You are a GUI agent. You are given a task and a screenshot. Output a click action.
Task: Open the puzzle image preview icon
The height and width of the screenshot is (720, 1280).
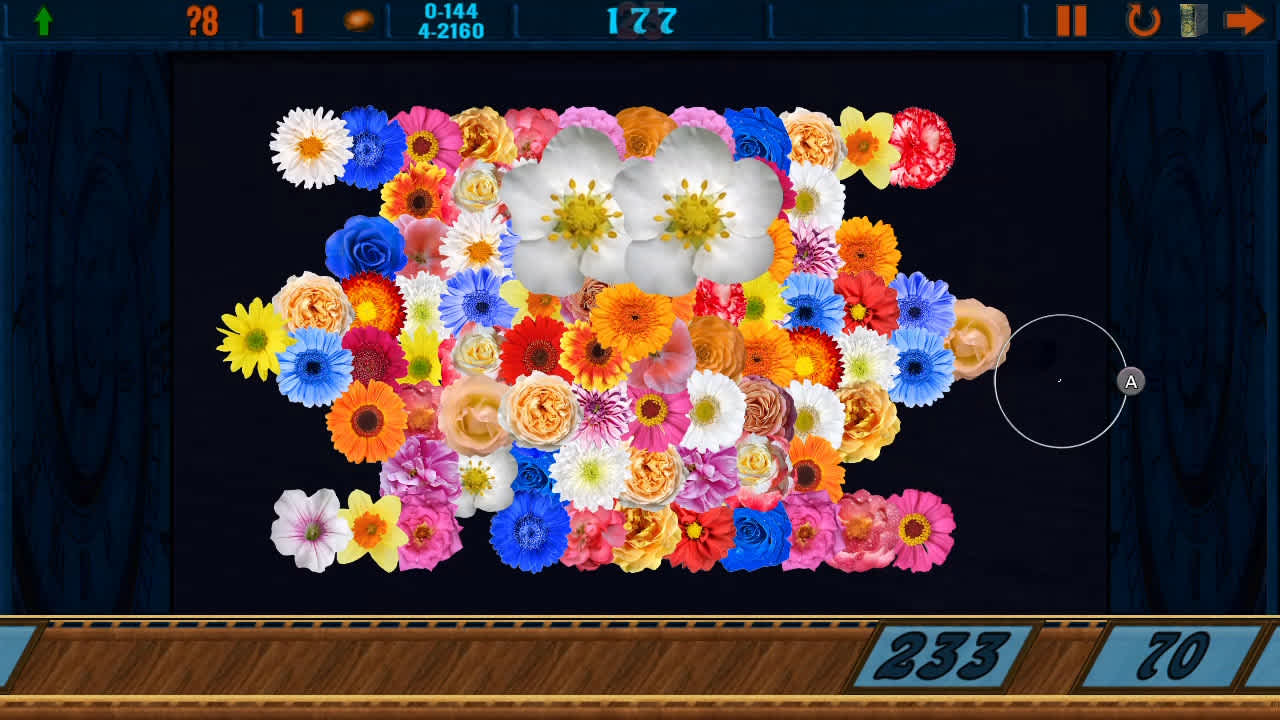point(1192,18)
